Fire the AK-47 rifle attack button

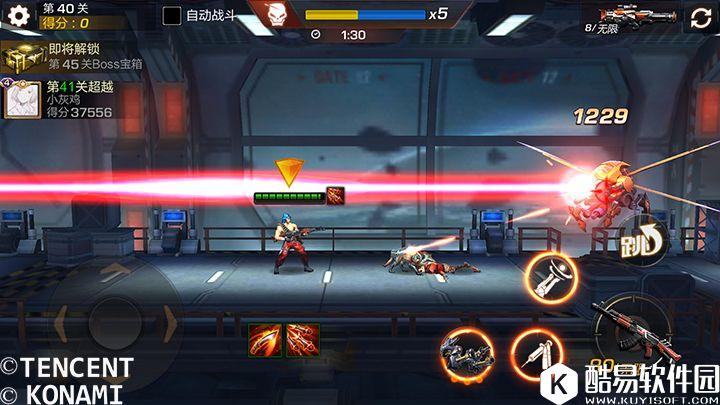point(632,327)
